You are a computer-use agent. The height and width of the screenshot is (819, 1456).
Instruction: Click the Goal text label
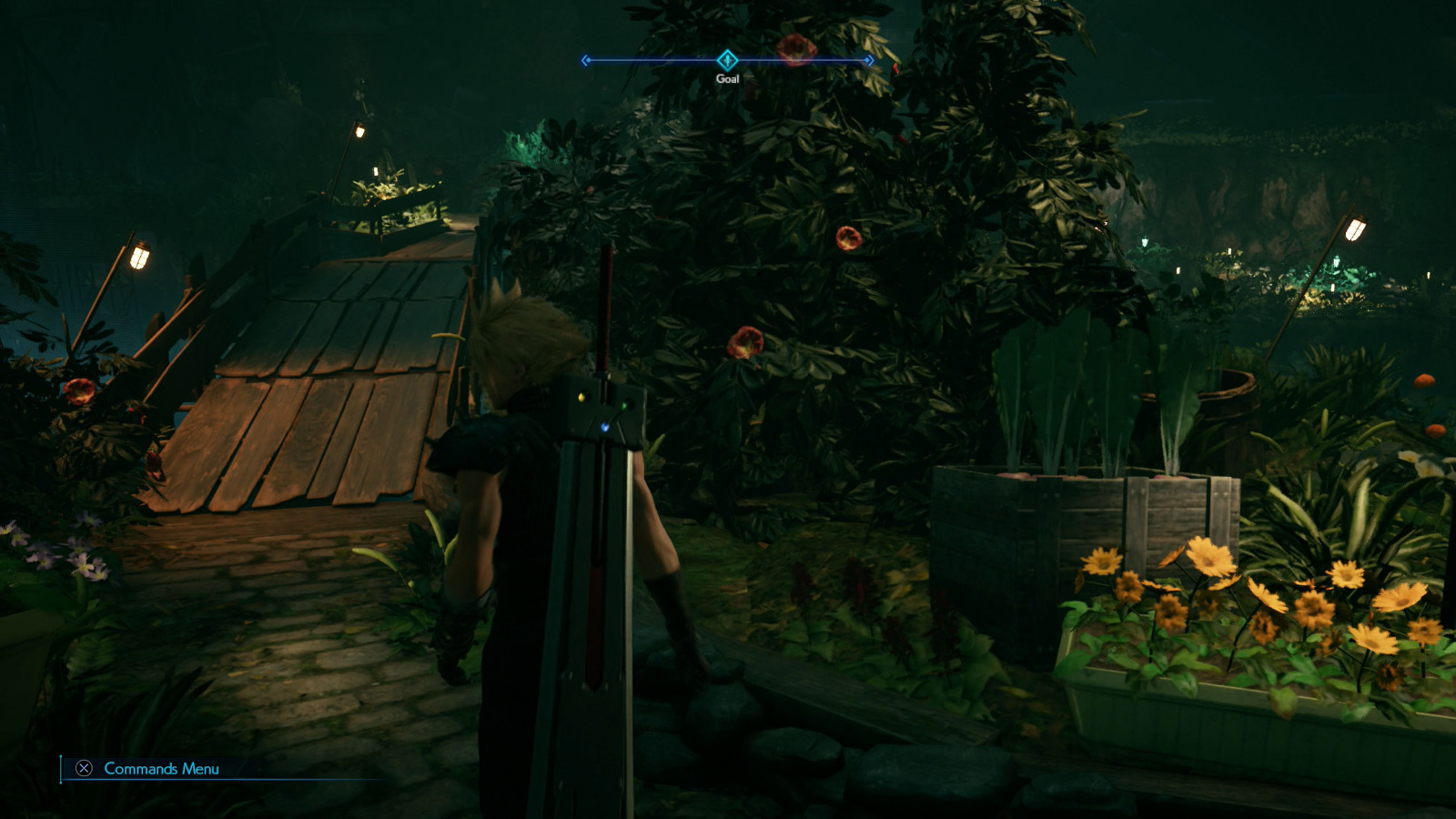click(x=727, y=79)
